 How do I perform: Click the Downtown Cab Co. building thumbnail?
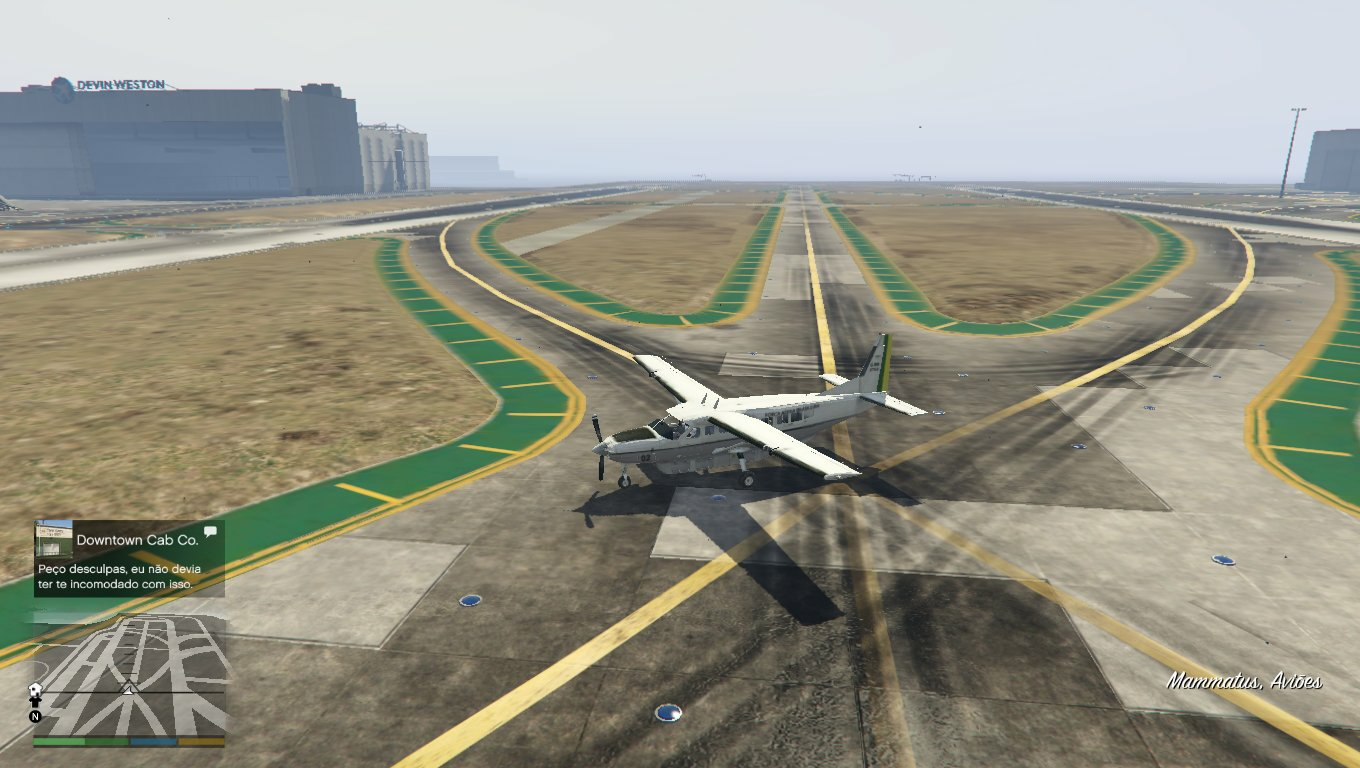pyautogui.click(x=54, y=540)
